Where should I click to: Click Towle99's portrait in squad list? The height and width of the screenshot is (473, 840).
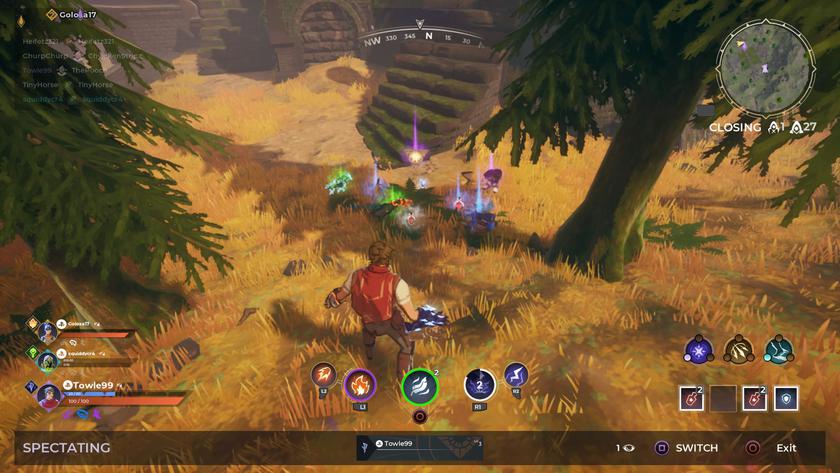48,395
